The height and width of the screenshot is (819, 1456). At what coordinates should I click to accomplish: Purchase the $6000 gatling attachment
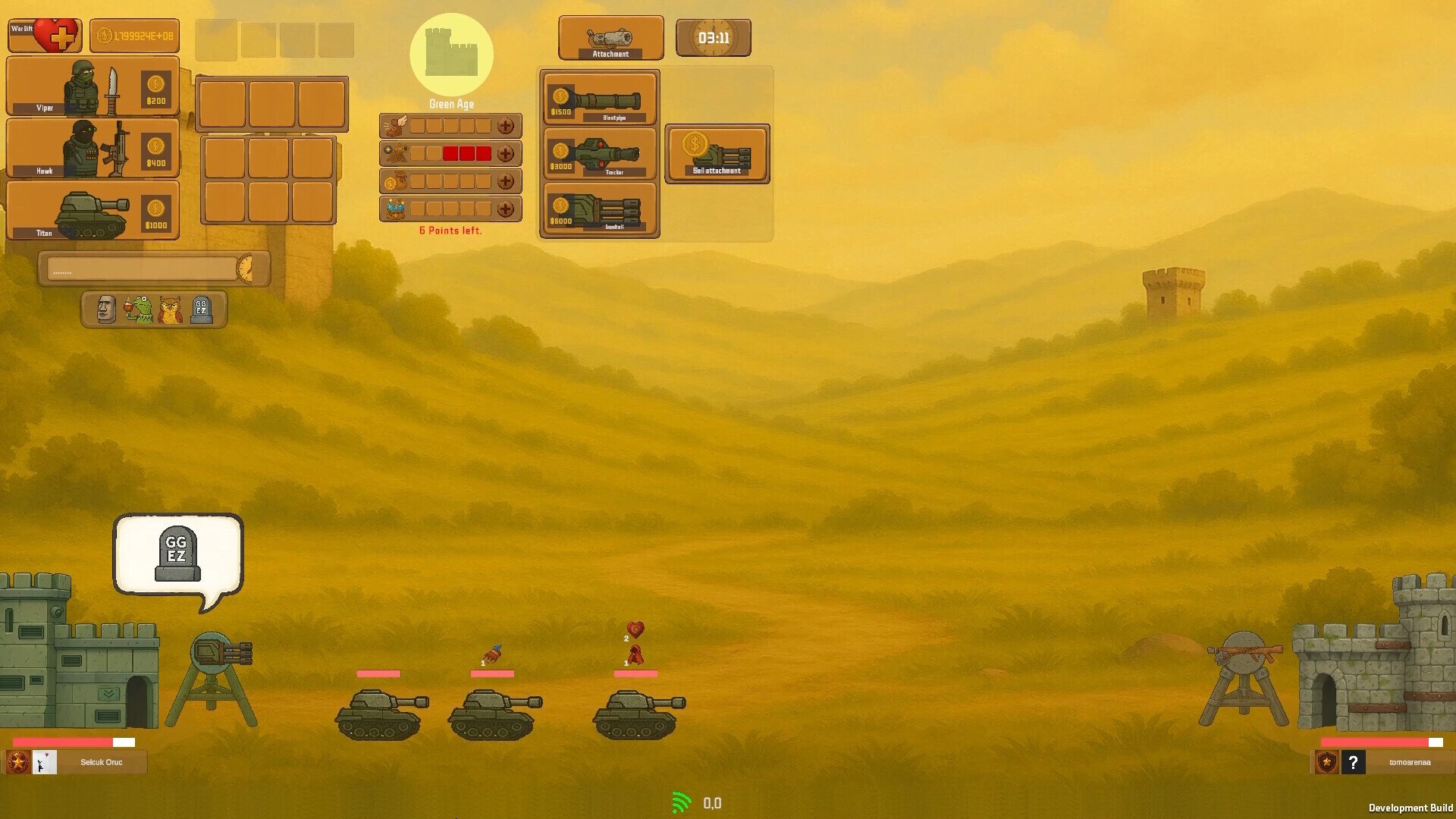[x=600, y=210]
